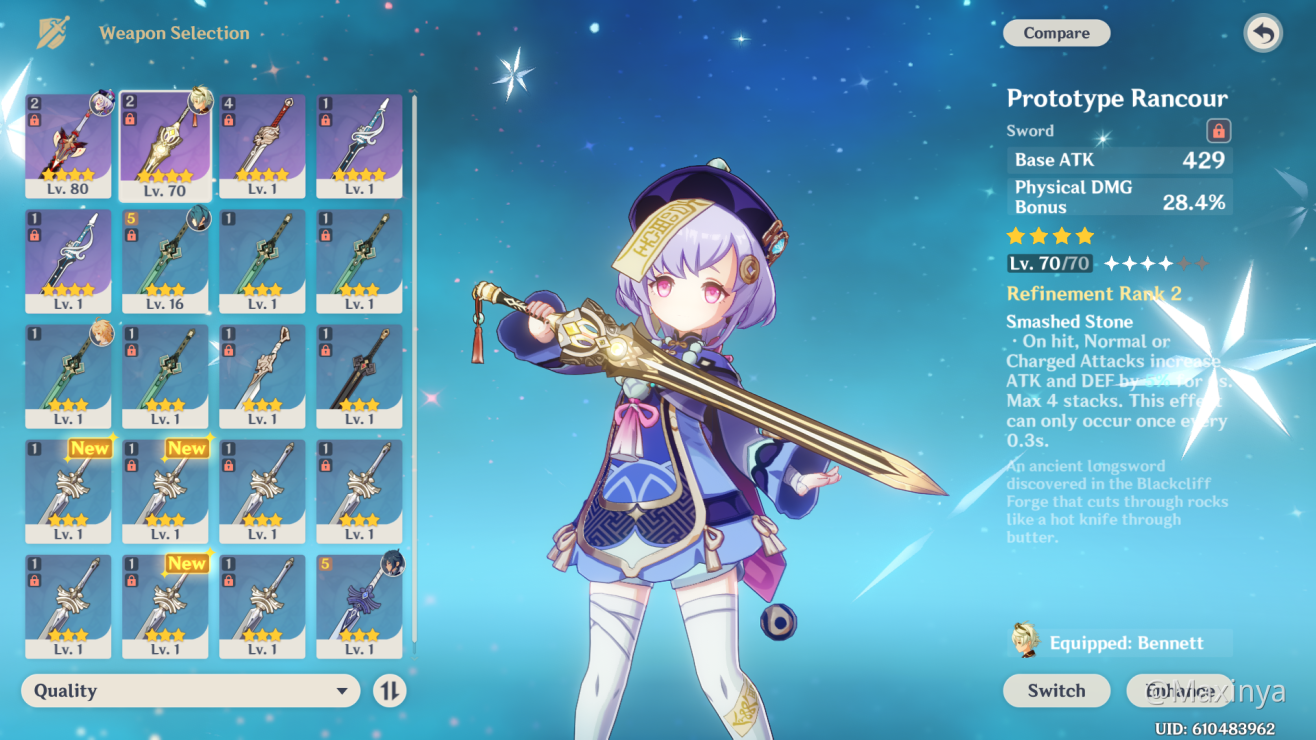Screen dimensions: 1316x740
Task: Click the Switch button
Action: click(x=1056, y=691)
